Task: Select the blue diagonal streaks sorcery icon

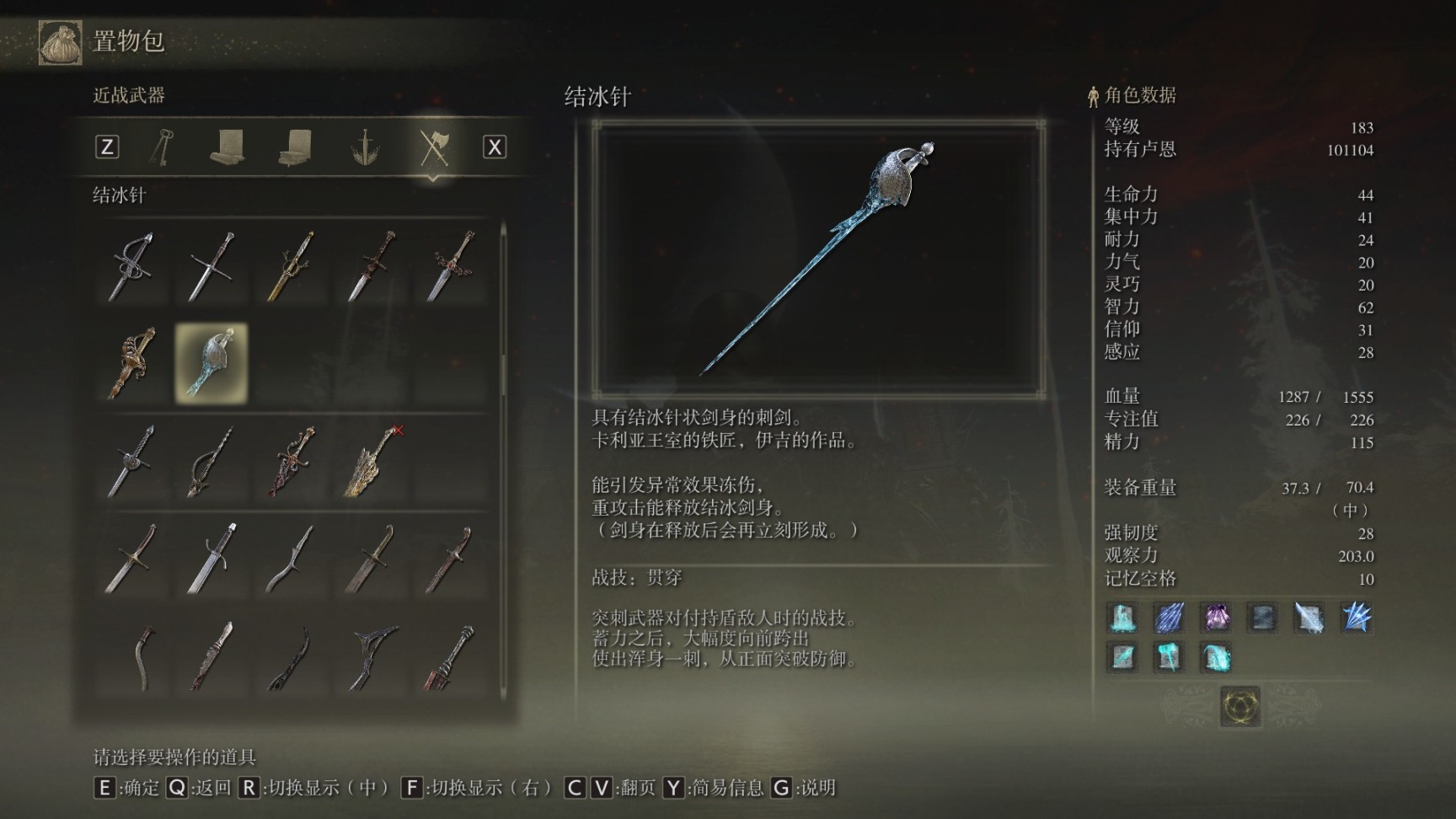Action: (x=1169, y=618)
